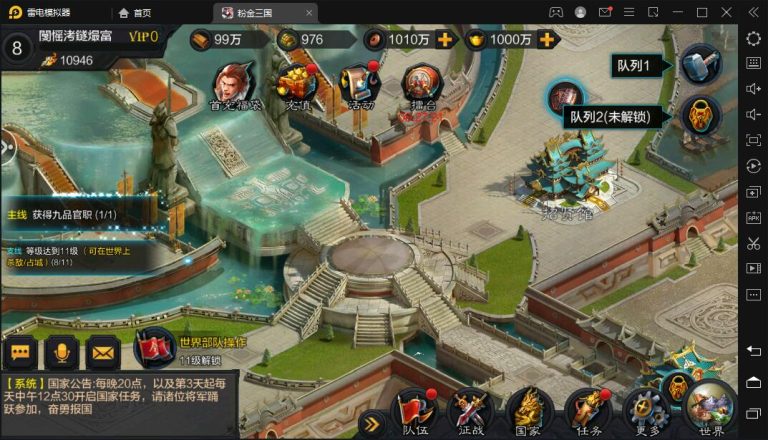This screenshot has height=440, width=768.
Task: Open the 征战 campaign menu
Action: pos(469,411)
